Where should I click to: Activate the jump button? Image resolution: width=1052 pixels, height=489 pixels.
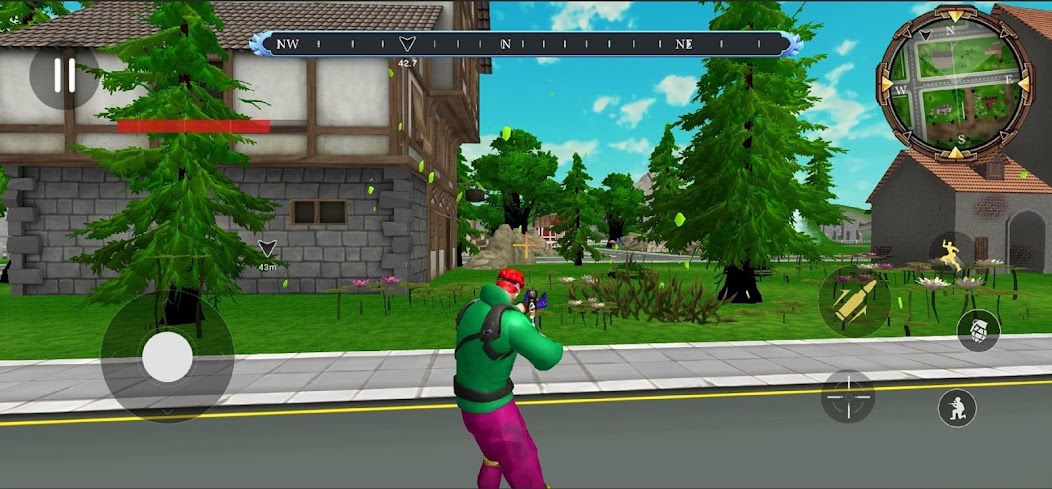click(x=952, y=254)
